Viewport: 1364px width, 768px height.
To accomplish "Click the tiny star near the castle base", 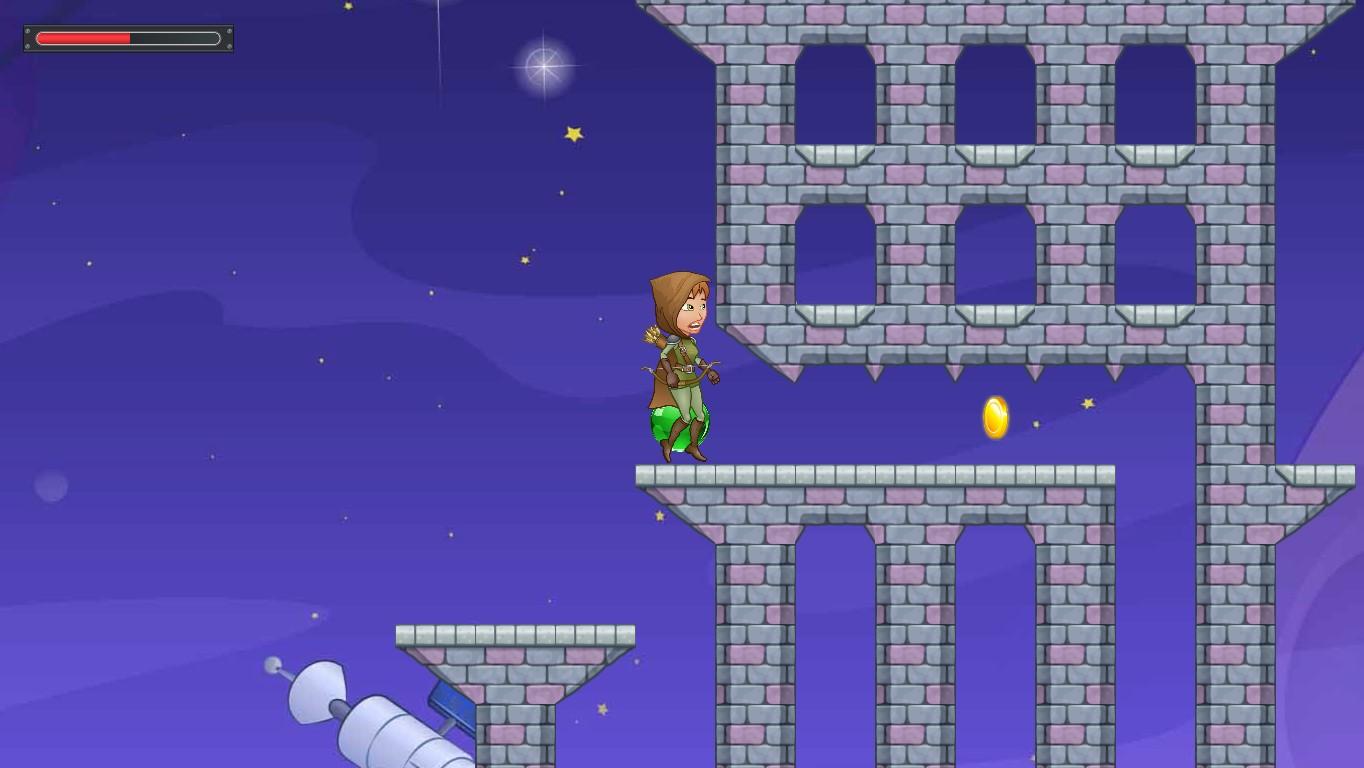I will point(660,516).
